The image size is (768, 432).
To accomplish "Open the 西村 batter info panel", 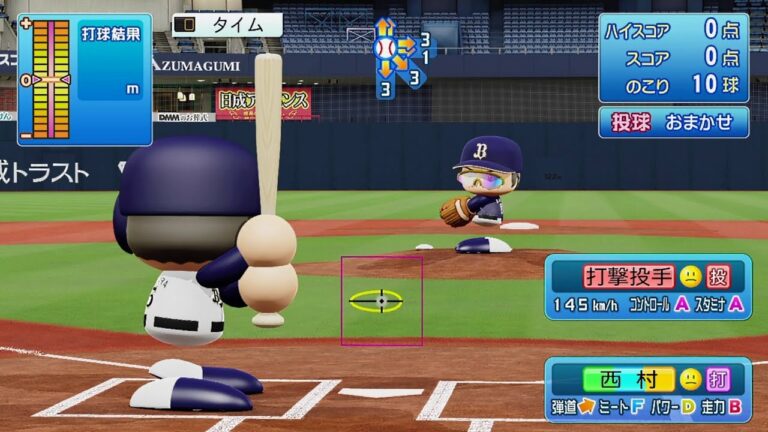I will (648, 390).
